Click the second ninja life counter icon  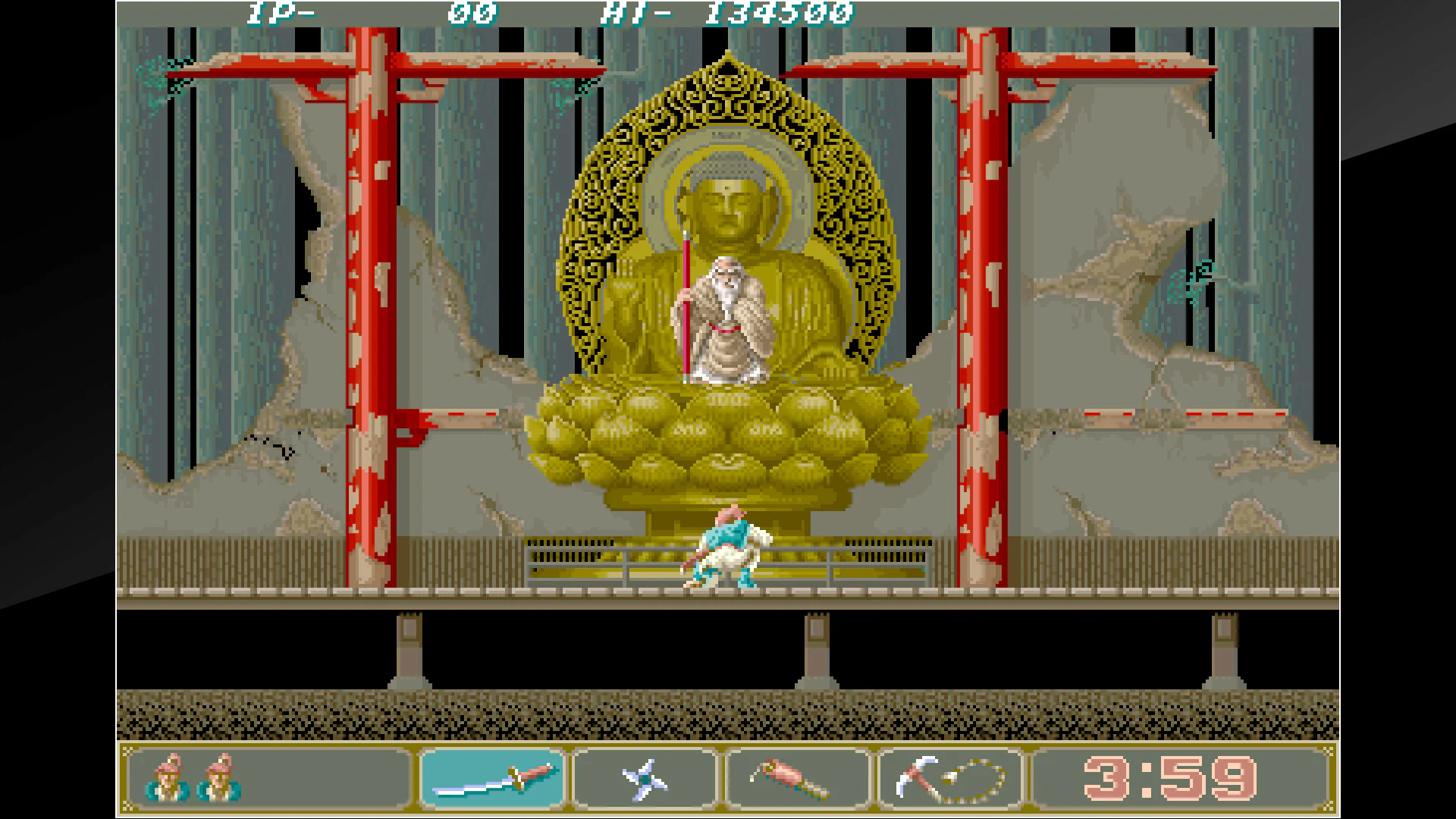pos(220,777)
